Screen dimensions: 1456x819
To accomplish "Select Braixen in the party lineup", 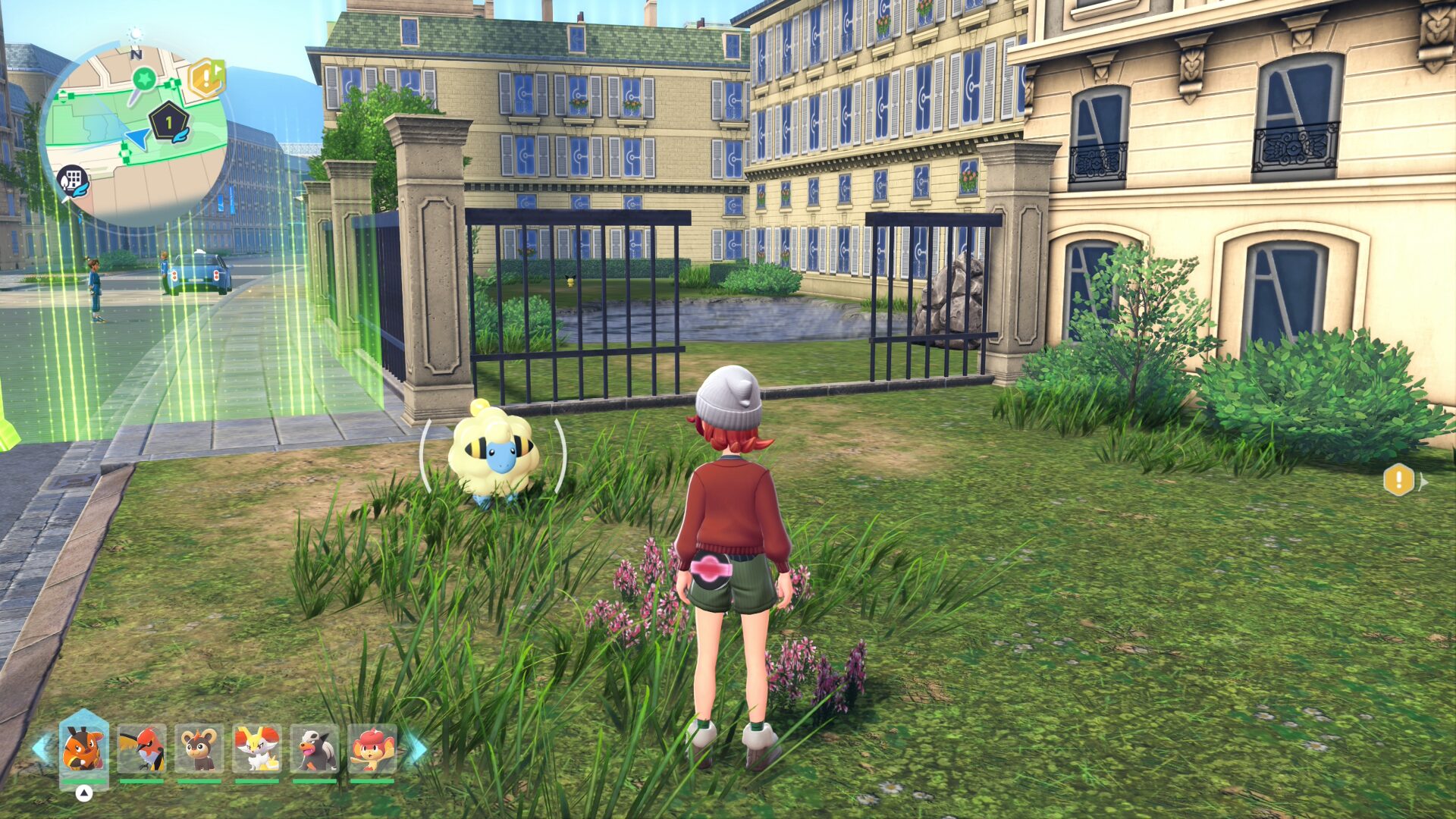I will coord(256,748).
